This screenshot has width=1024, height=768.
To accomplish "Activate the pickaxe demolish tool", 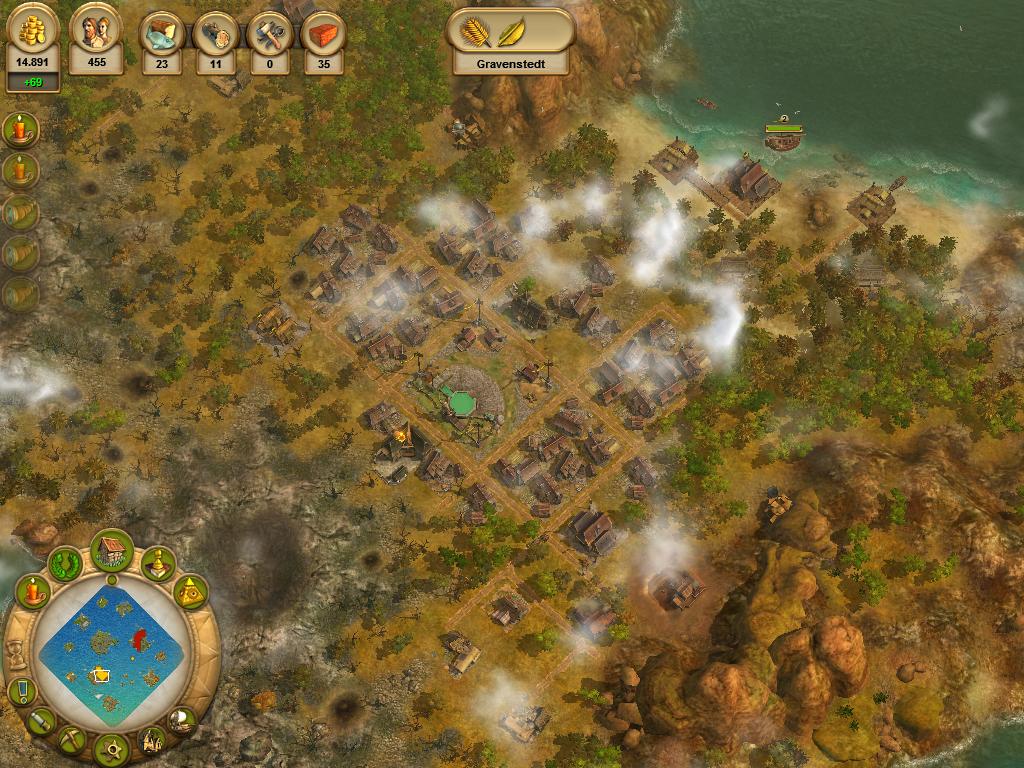I will 73,740.
